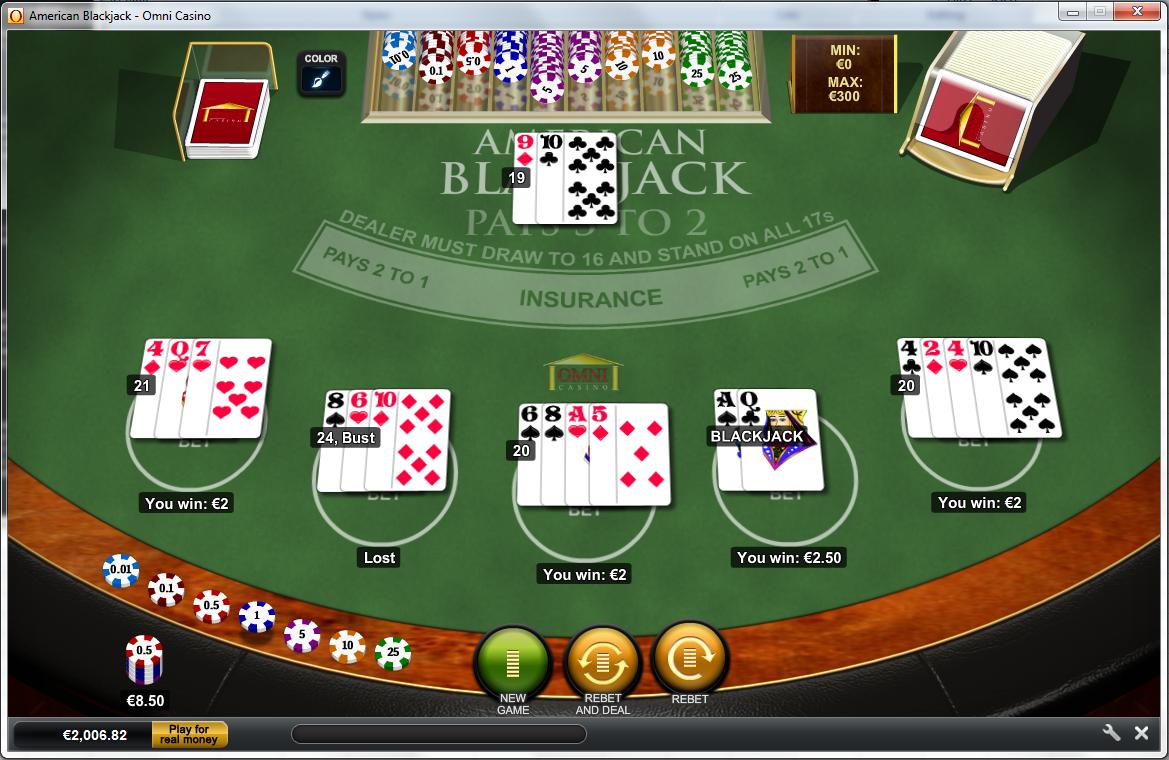Image resolution: width=1169 pixels, height=760 pixels.
Task: Choose the red 0.5 chip on the rail
Action: [x=211, y=606]
